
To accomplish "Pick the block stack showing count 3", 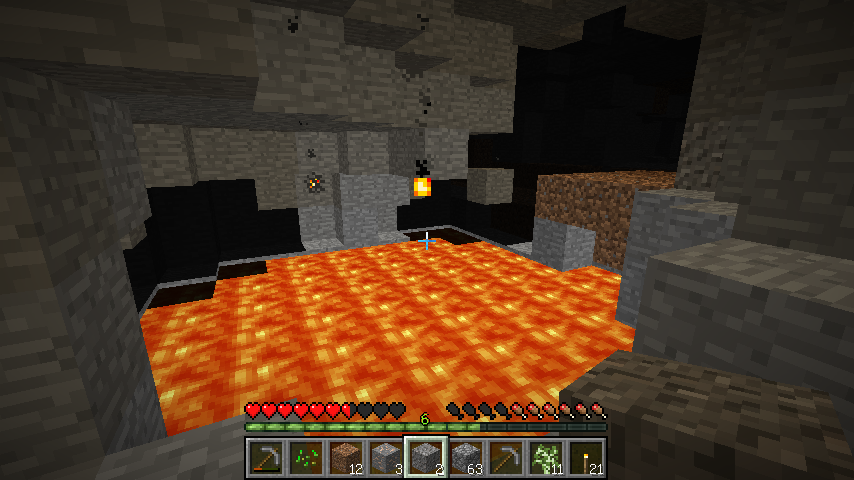I will pos(385,458).
